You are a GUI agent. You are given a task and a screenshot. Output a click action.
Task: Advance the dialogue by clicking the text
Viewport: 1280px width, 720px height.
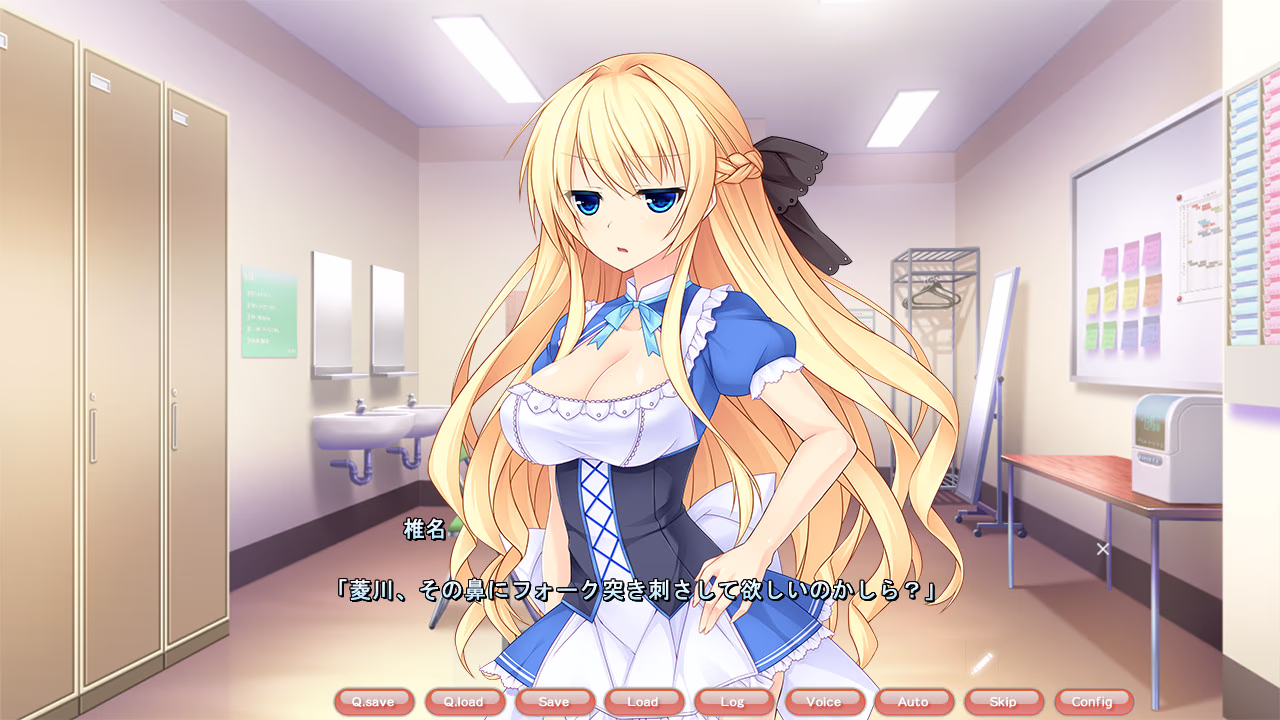coord(640,589)
